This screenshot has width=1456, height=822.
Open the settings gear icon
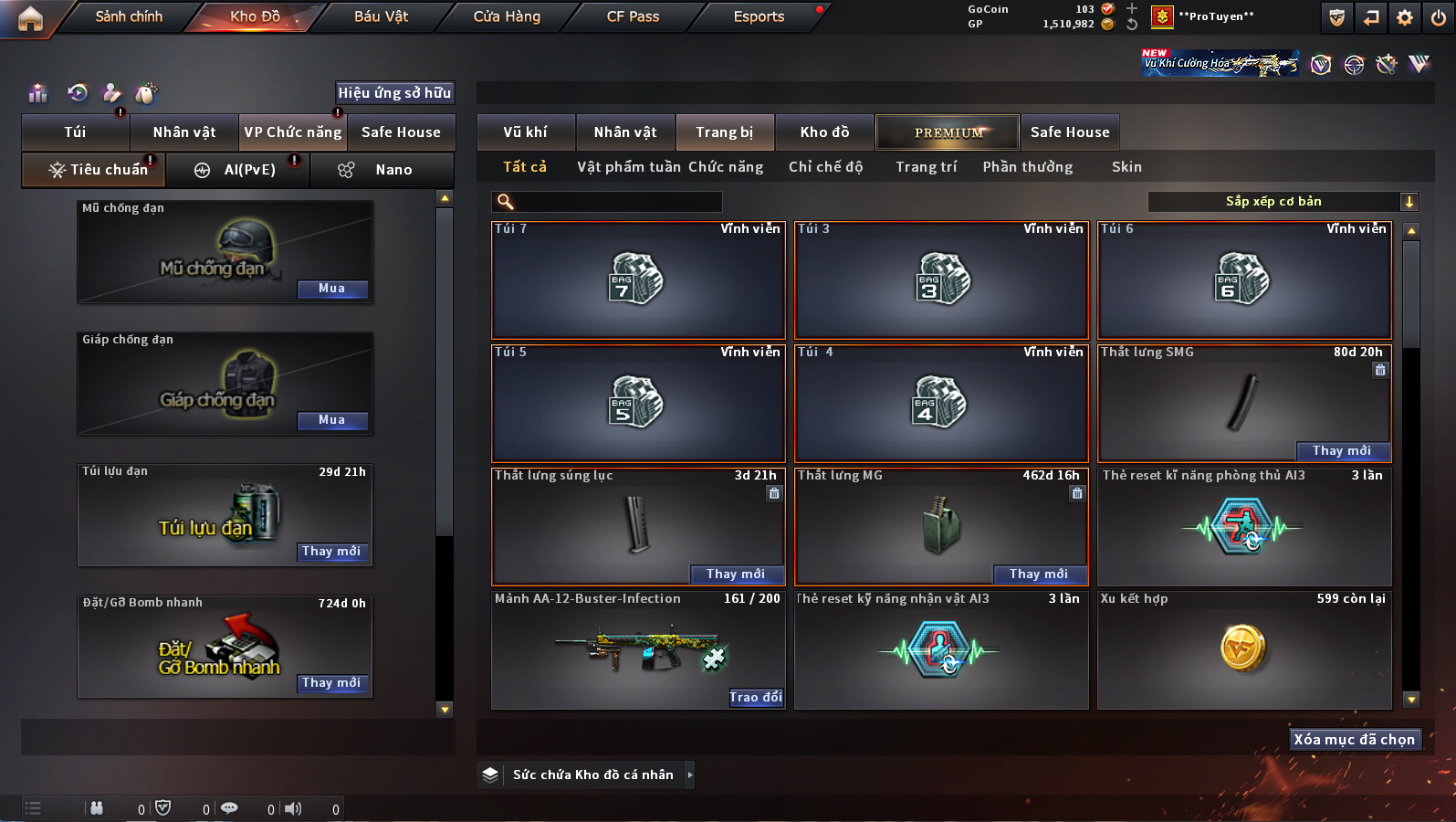(x=1405, y=17)
